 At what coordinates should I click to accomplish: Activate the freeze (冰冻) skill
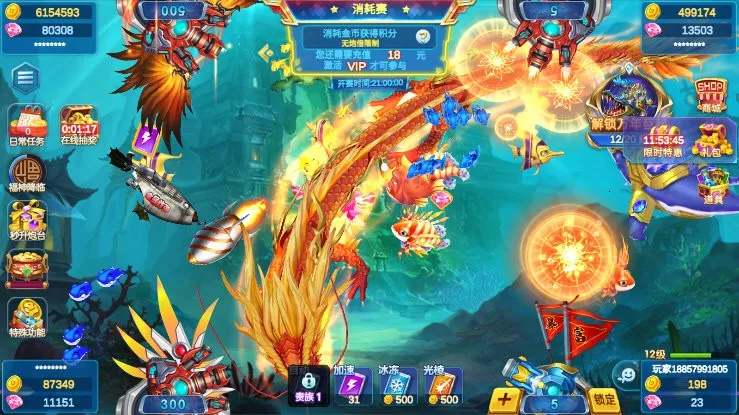pos(397,387)
